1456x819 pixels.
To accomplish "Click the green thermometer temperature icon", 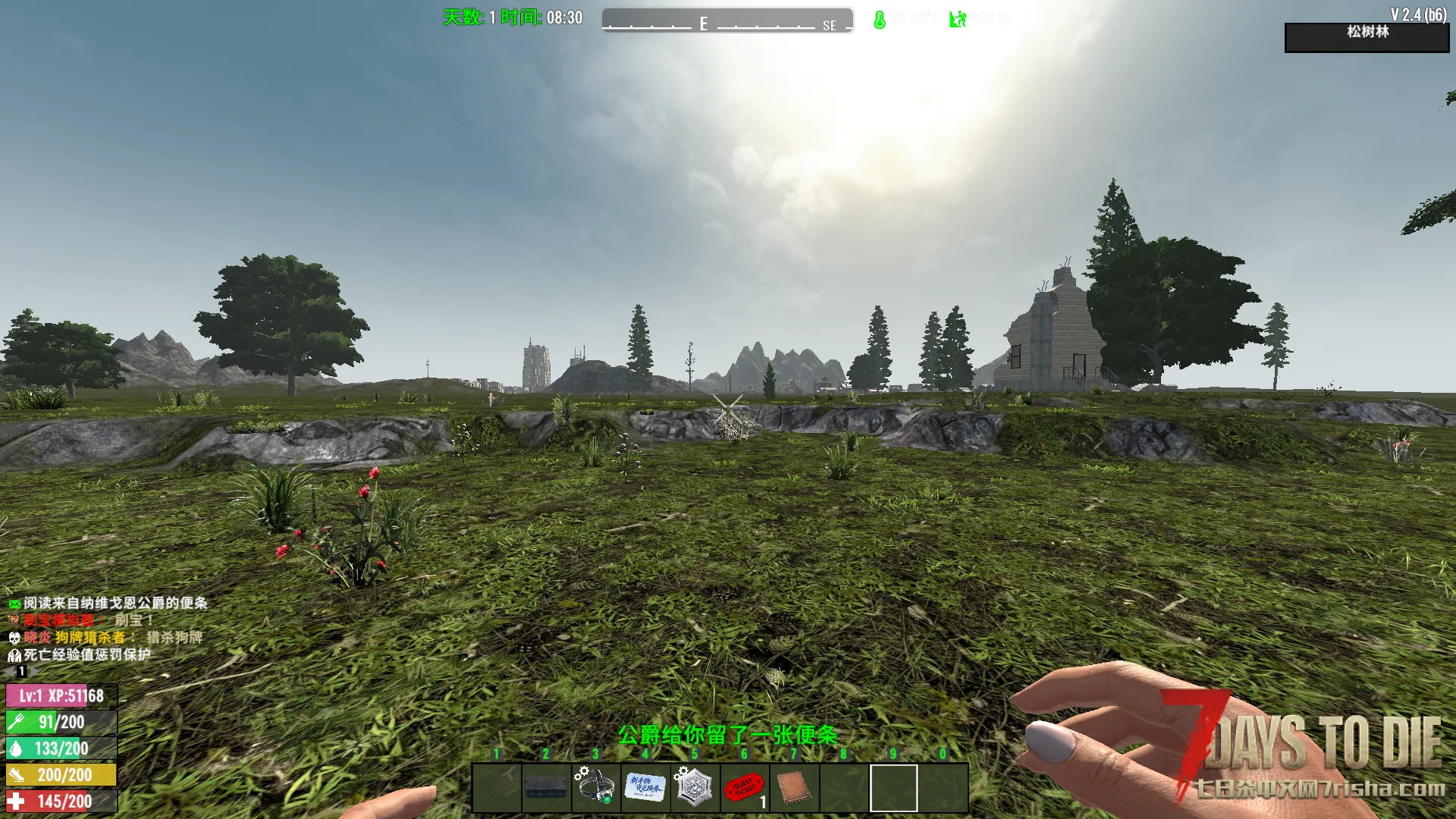I will click(x=879, y=20).
